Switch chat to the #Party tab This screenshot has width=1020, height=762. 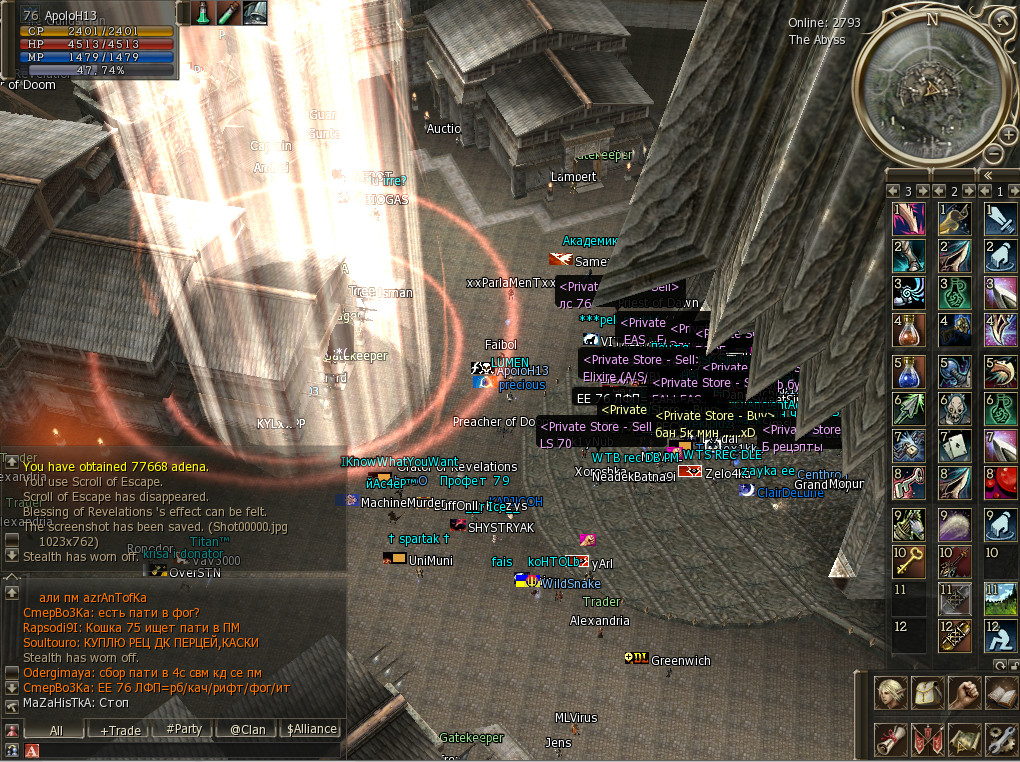(184, 730)
